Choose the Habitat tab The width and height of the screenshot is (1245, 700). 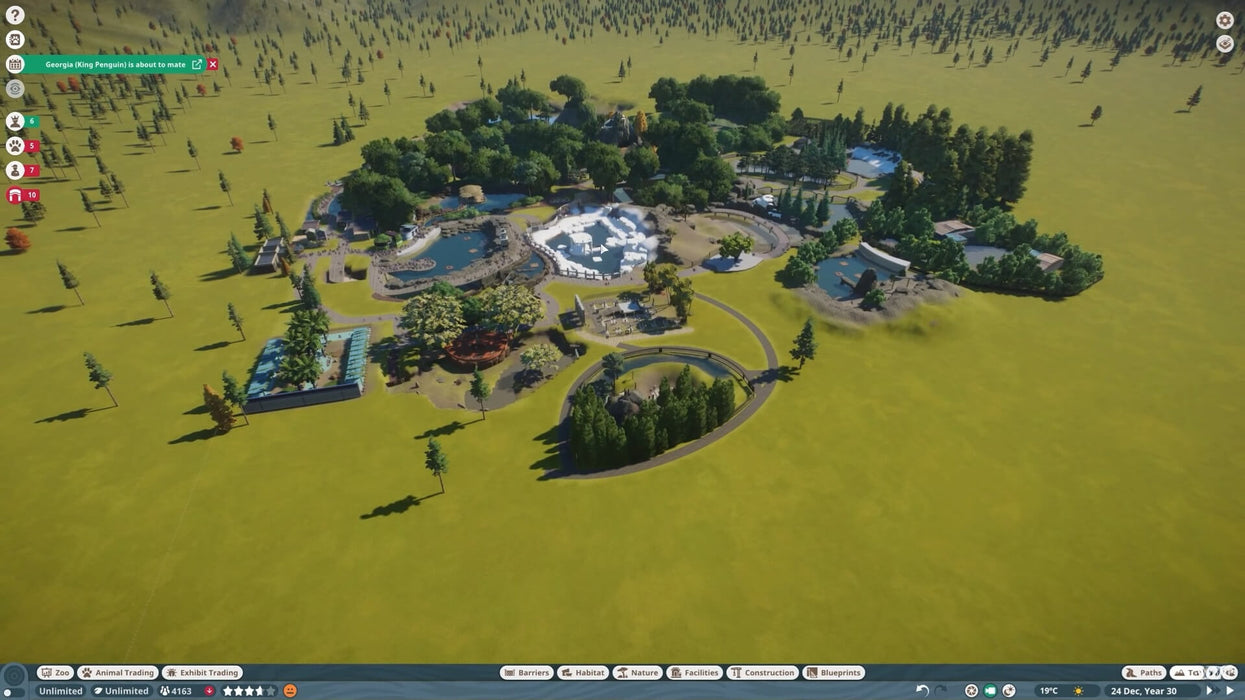(583, 673)
